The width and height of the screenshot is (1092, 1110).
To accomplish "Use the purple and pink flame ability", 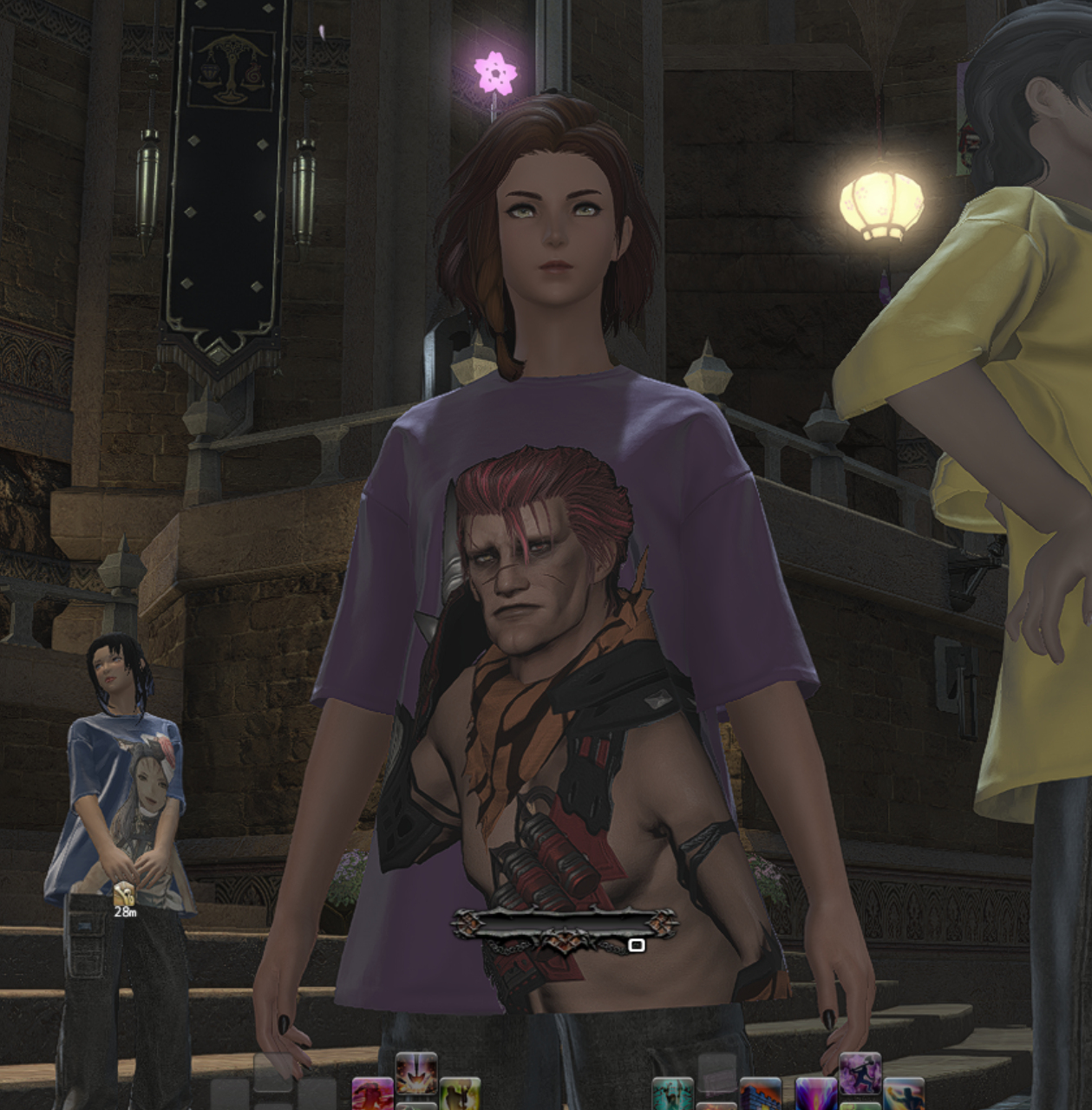I will 816,1094.
